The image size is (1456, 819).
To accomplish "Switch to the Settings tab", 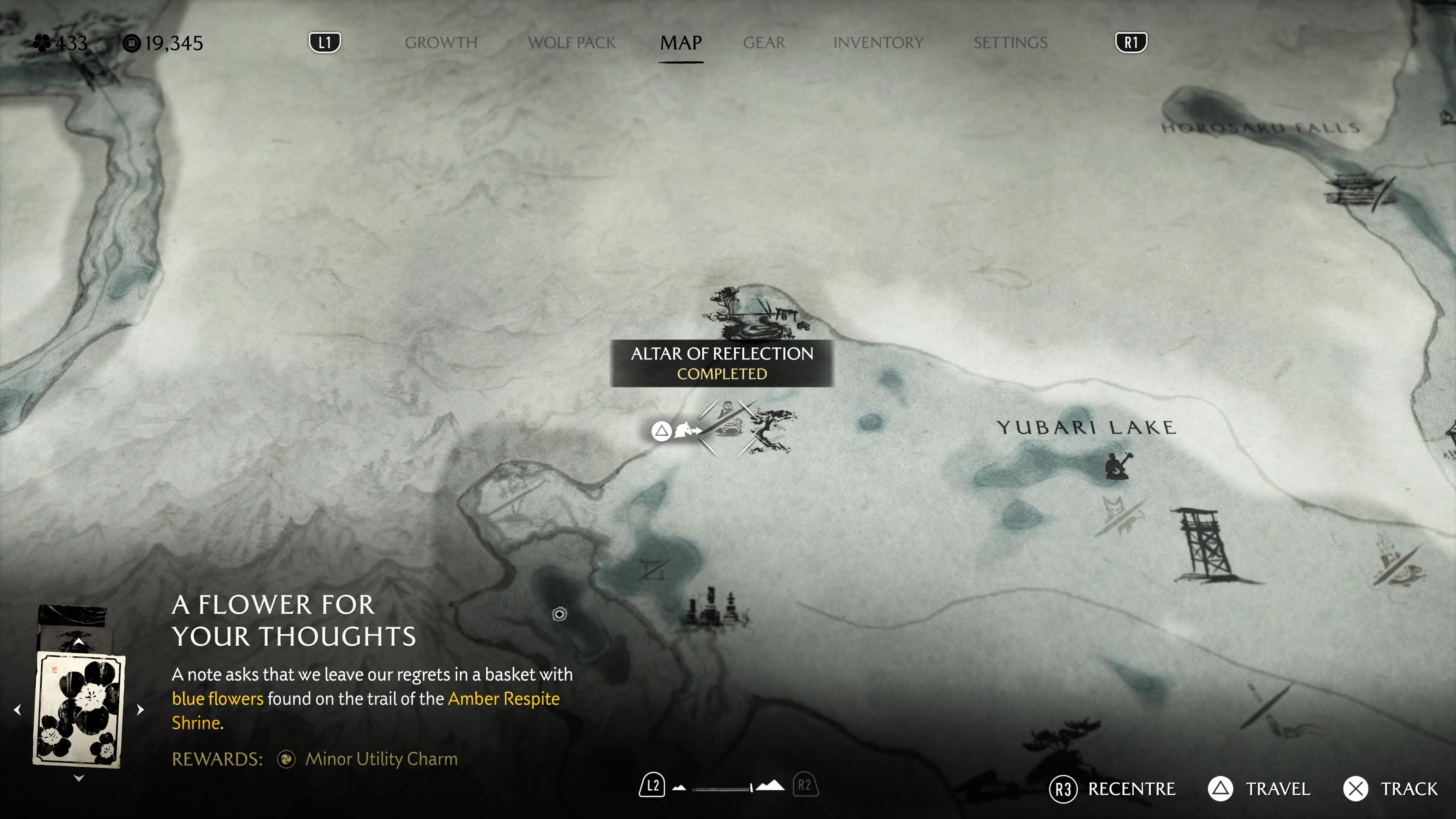I will 1010,43.
